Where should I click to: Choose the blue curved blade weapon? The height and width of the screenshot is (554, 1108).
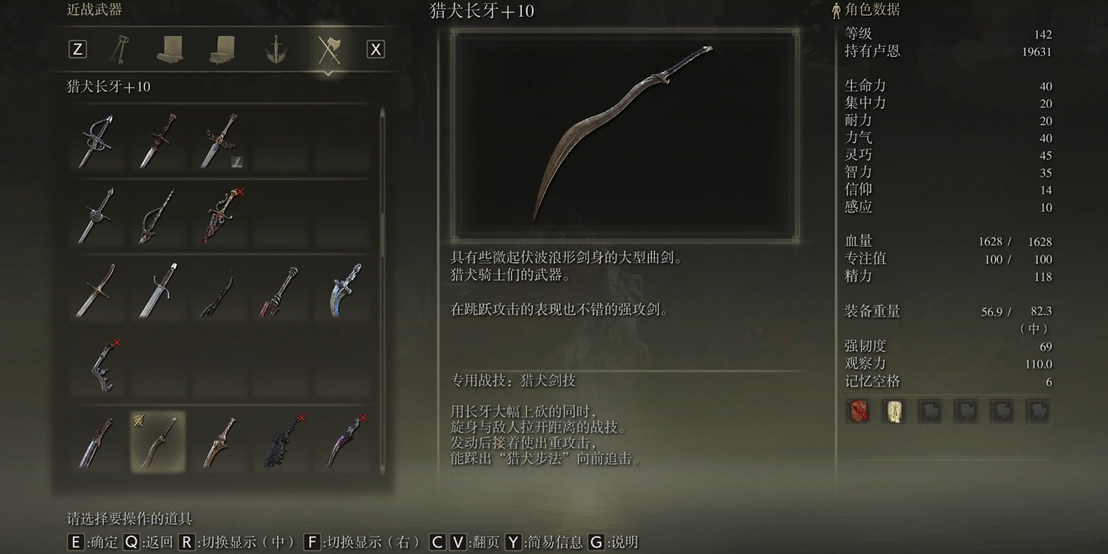344,291
